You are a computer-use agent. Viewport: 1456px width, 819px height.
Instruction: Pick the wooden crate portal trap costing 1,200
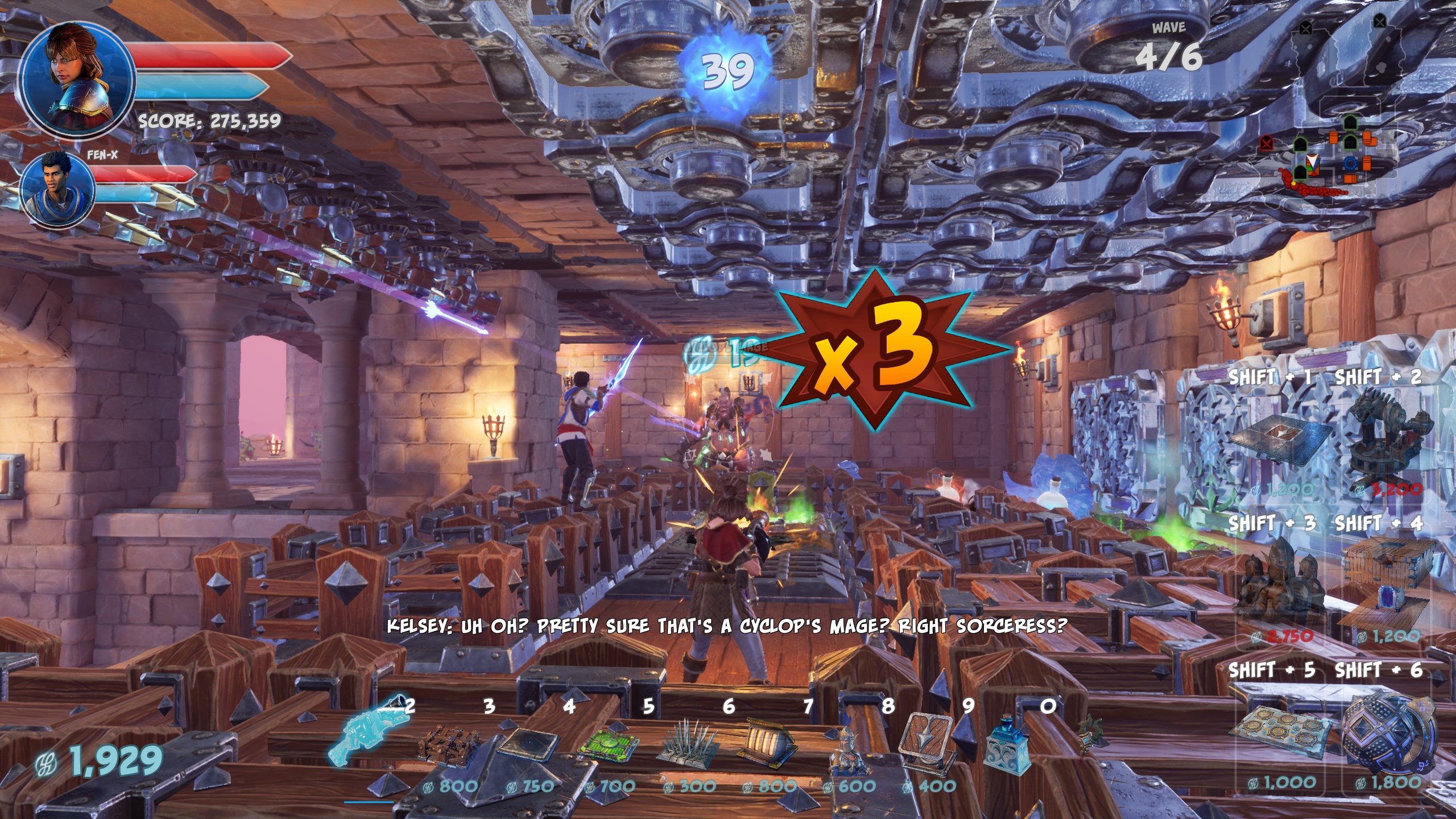click(x=1388, y=586)
